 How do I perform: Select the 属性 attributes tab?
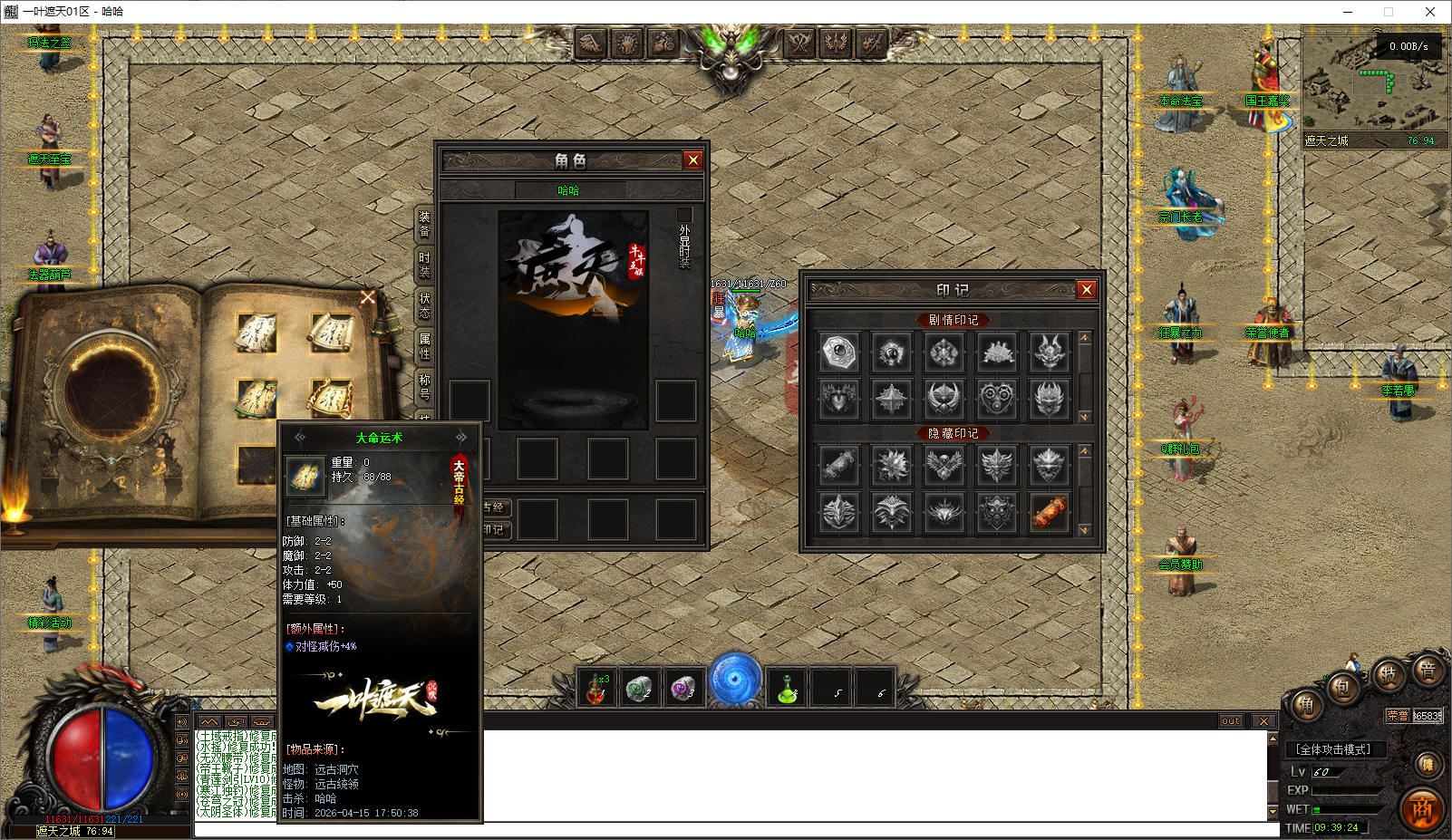click(424, 345)
